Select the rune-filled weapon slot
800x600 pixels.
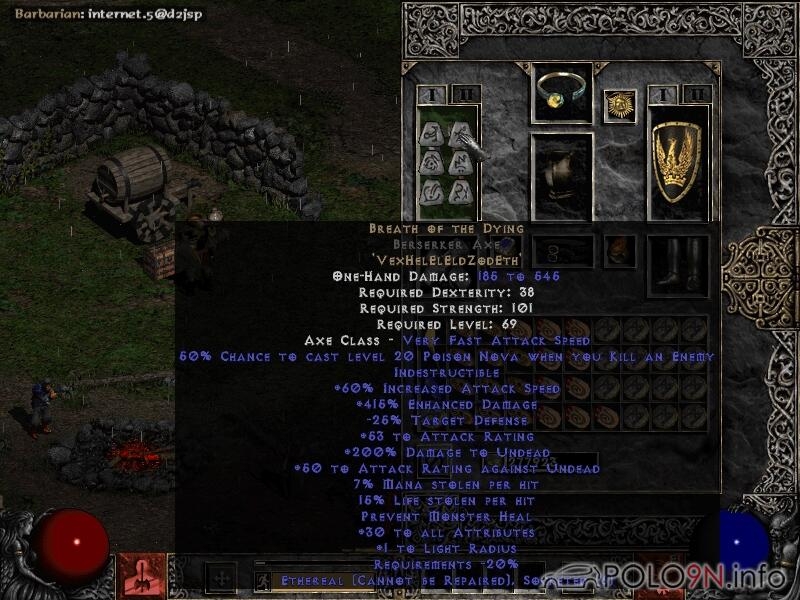445,160
